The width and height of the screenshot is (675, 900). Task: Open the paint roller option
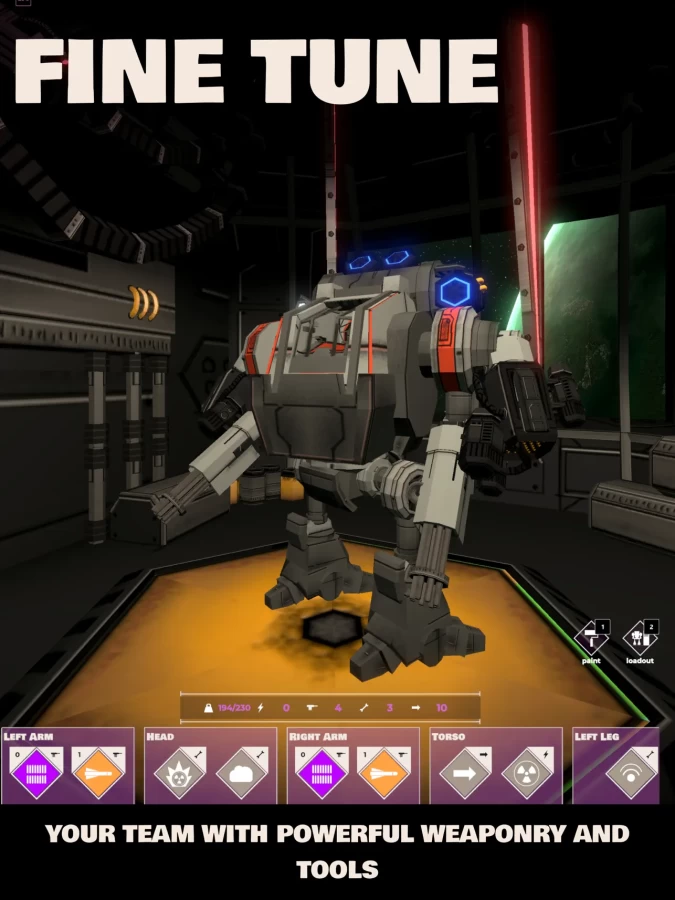pos(591,638)
